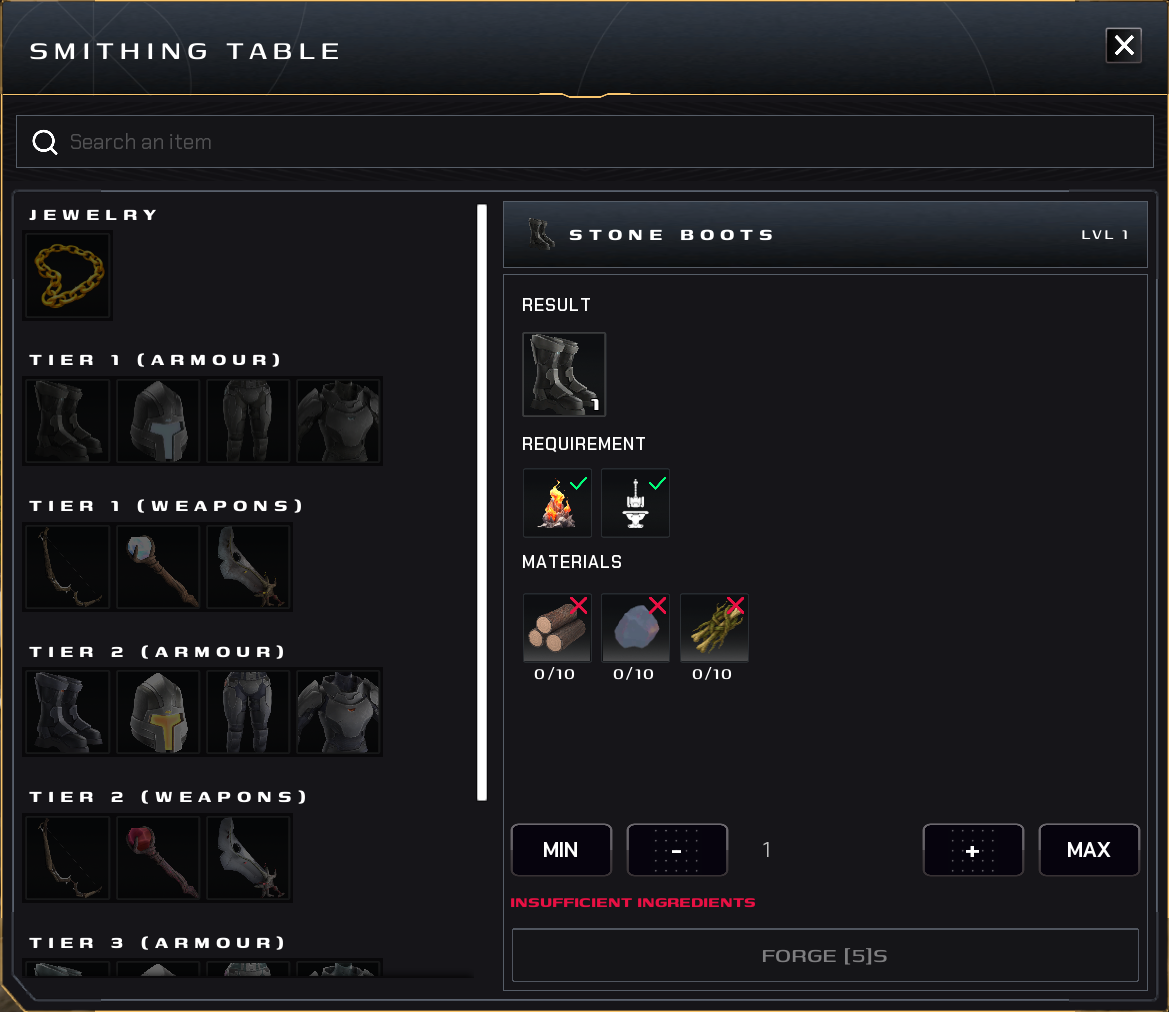Inspect the wood logs material slot
The height and width of the screenshot is (1012, 1169).
pos(557,628)
